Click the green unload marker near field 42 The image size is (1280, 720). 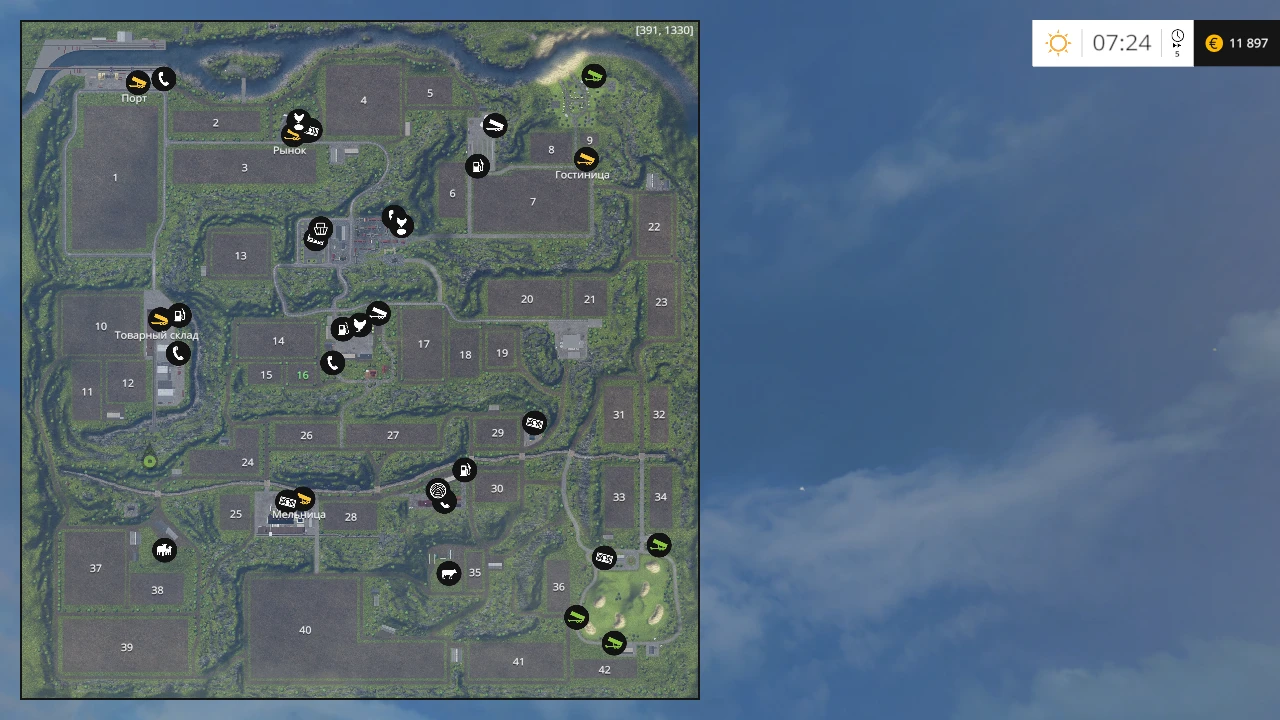pos(614,643)
